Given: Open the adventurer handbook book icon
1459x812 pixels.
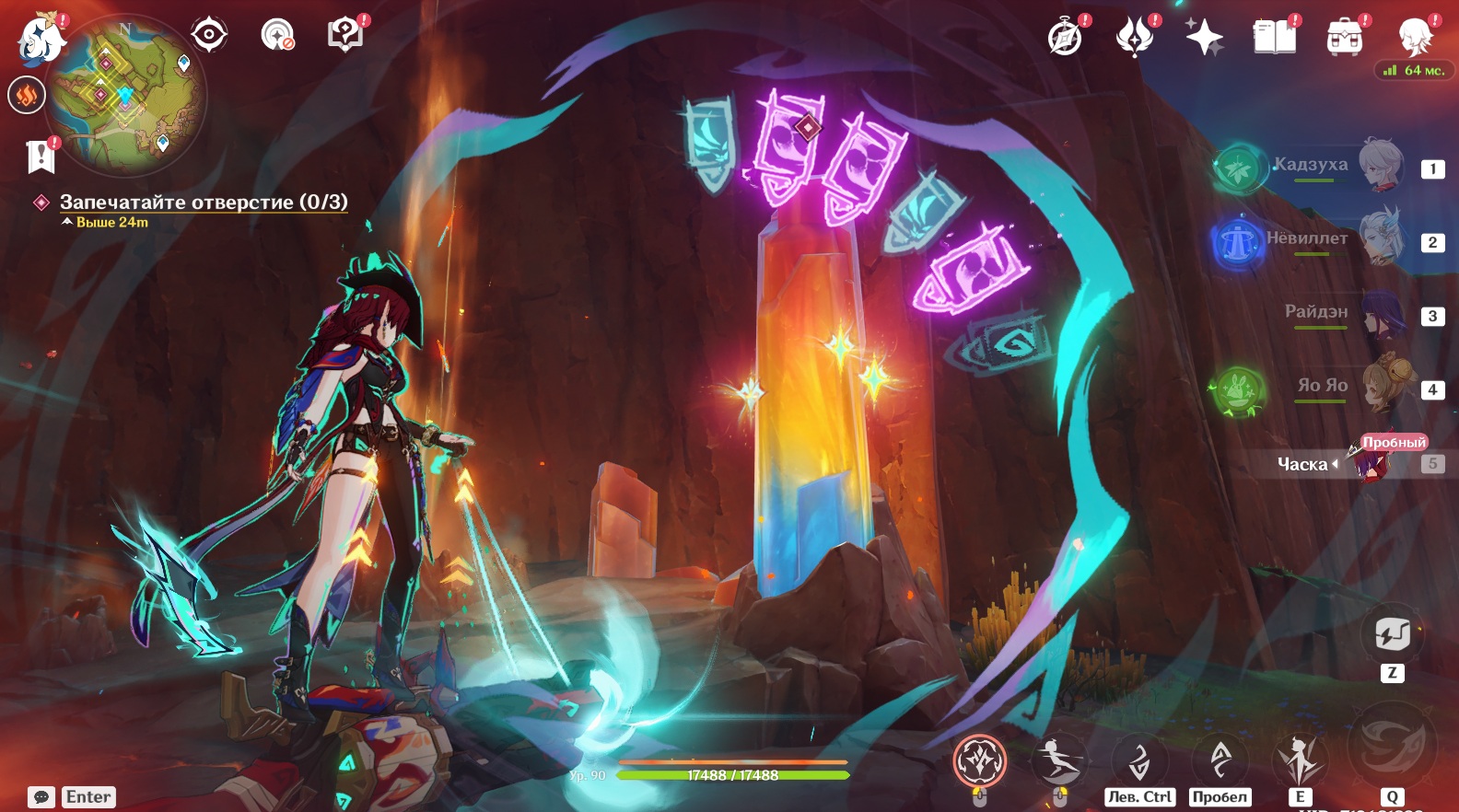Looking at the screenshot, I should [x=1274, y=38].
